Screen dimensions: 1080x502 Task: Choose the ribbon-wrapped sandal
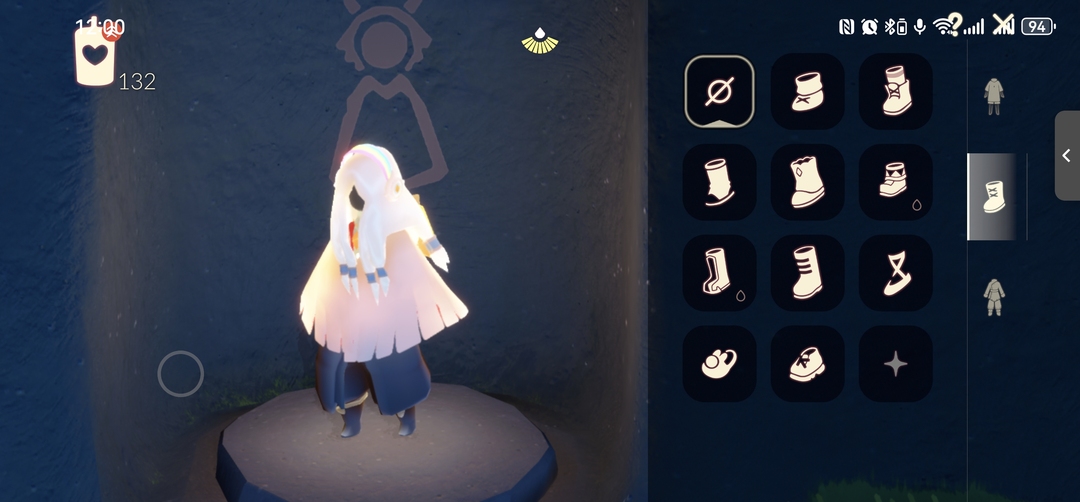(x=896, y=273)
